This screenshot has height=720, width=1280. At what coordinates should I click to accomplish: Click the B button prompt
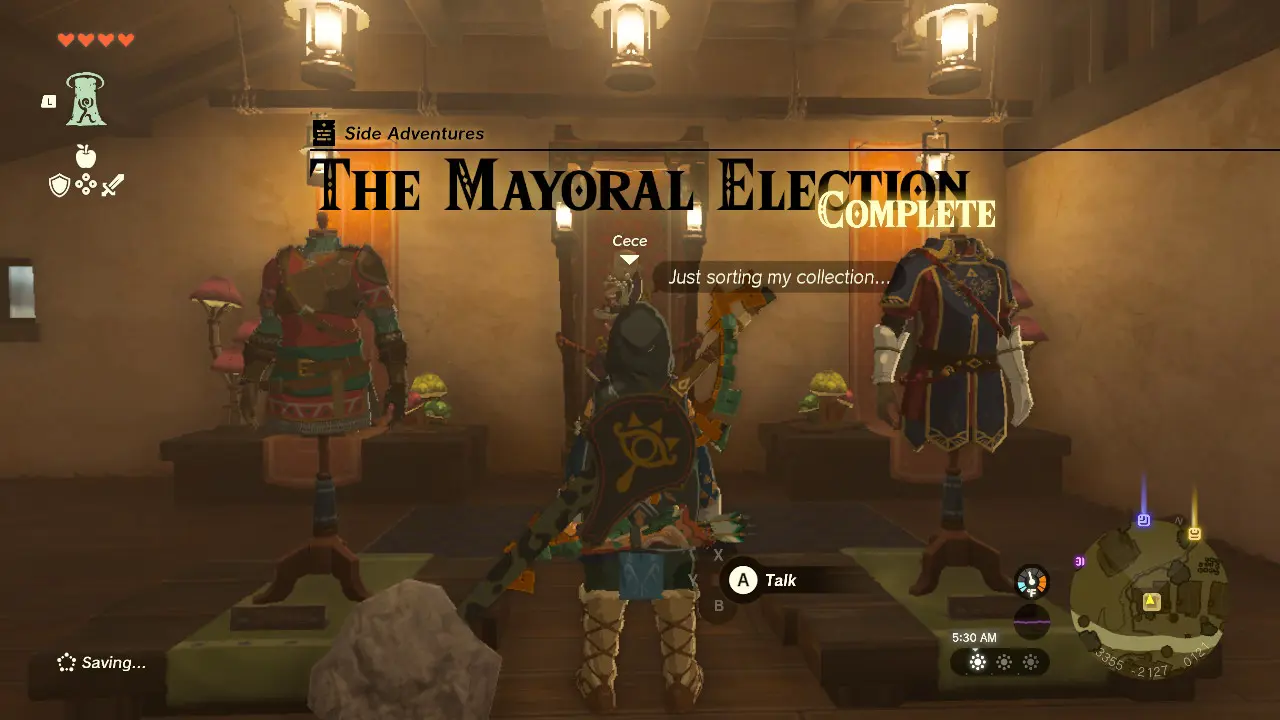tap(718, 605)
